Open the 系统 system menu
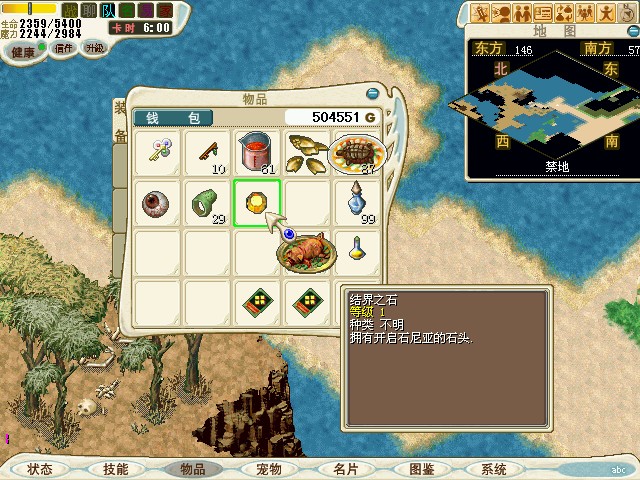The width and height of the screenshot is (640, 480). click(493, 469)
